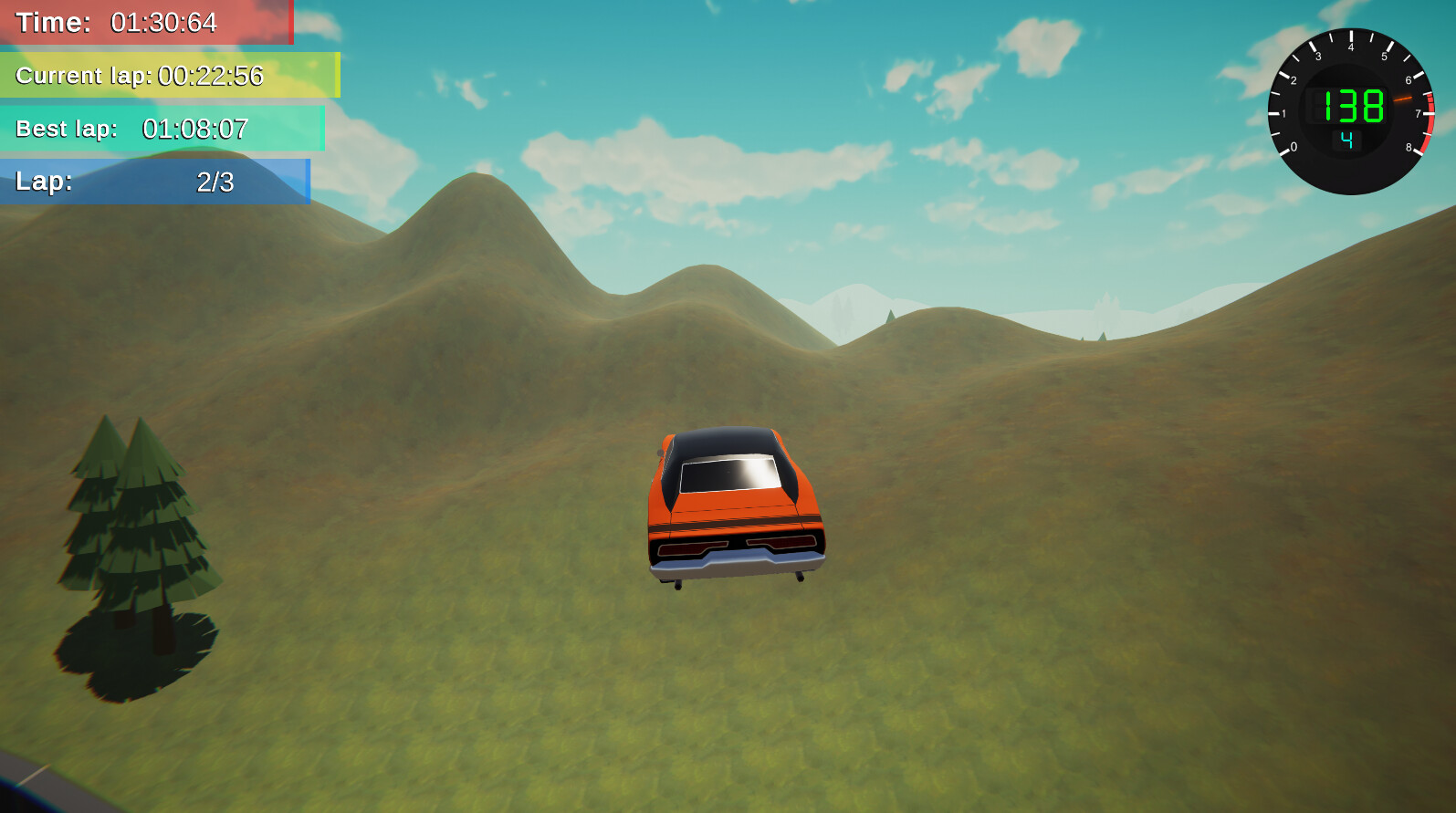The image size is (1456, 813).
Task: Click the Lap 2/3 counter text
Action: (215, 182)
